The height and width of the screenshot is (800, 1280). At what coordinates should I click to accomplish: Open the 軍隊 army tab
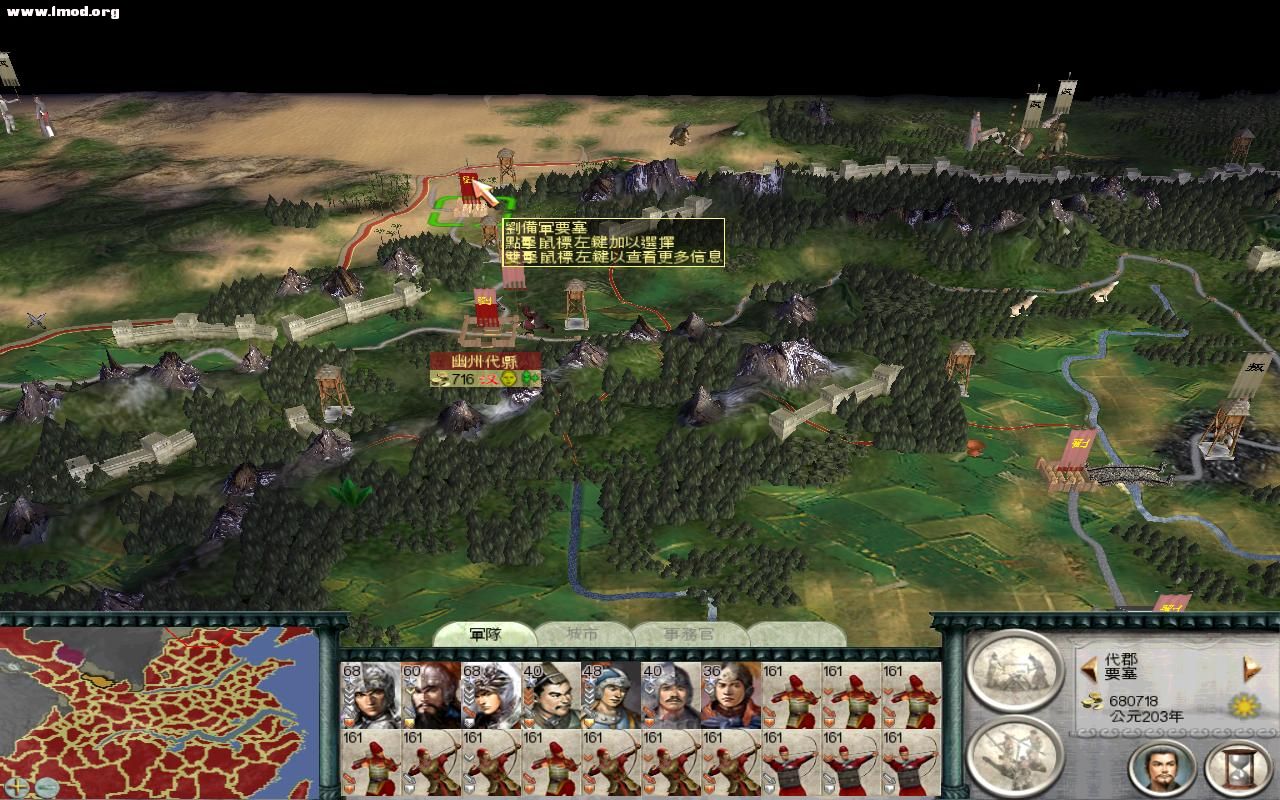click(486, 634)
